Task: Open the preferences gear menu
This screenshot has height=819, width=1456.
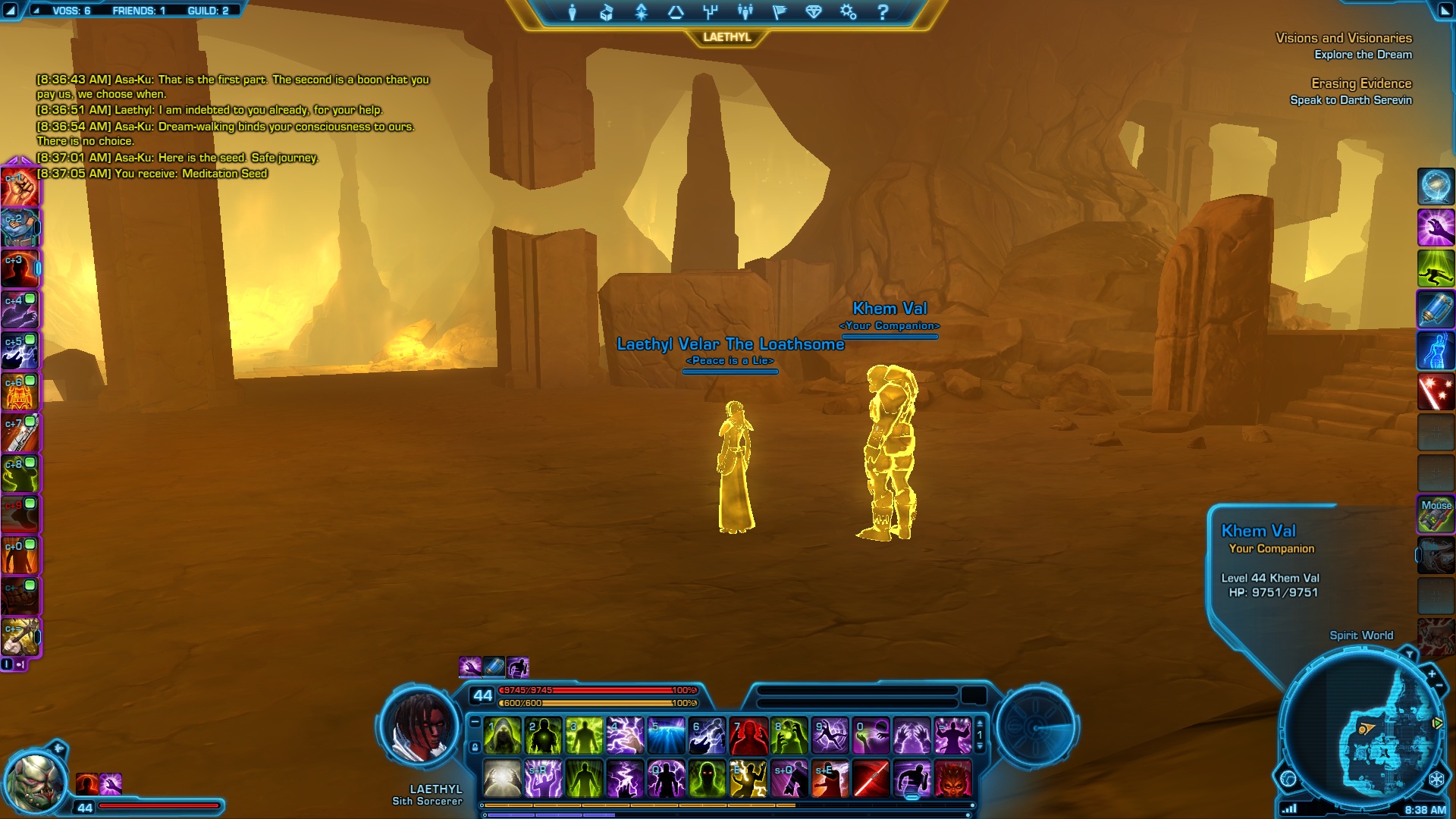Action: [848, 12]
